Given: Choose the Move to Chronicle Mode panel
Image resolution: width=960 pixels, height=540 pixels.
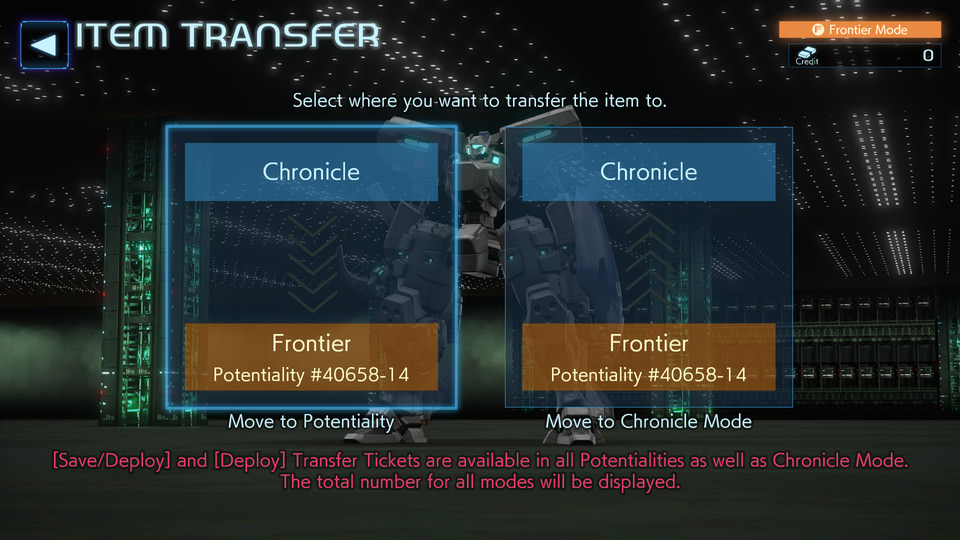Looking at the screenshot, I should (x=648, y=266).
